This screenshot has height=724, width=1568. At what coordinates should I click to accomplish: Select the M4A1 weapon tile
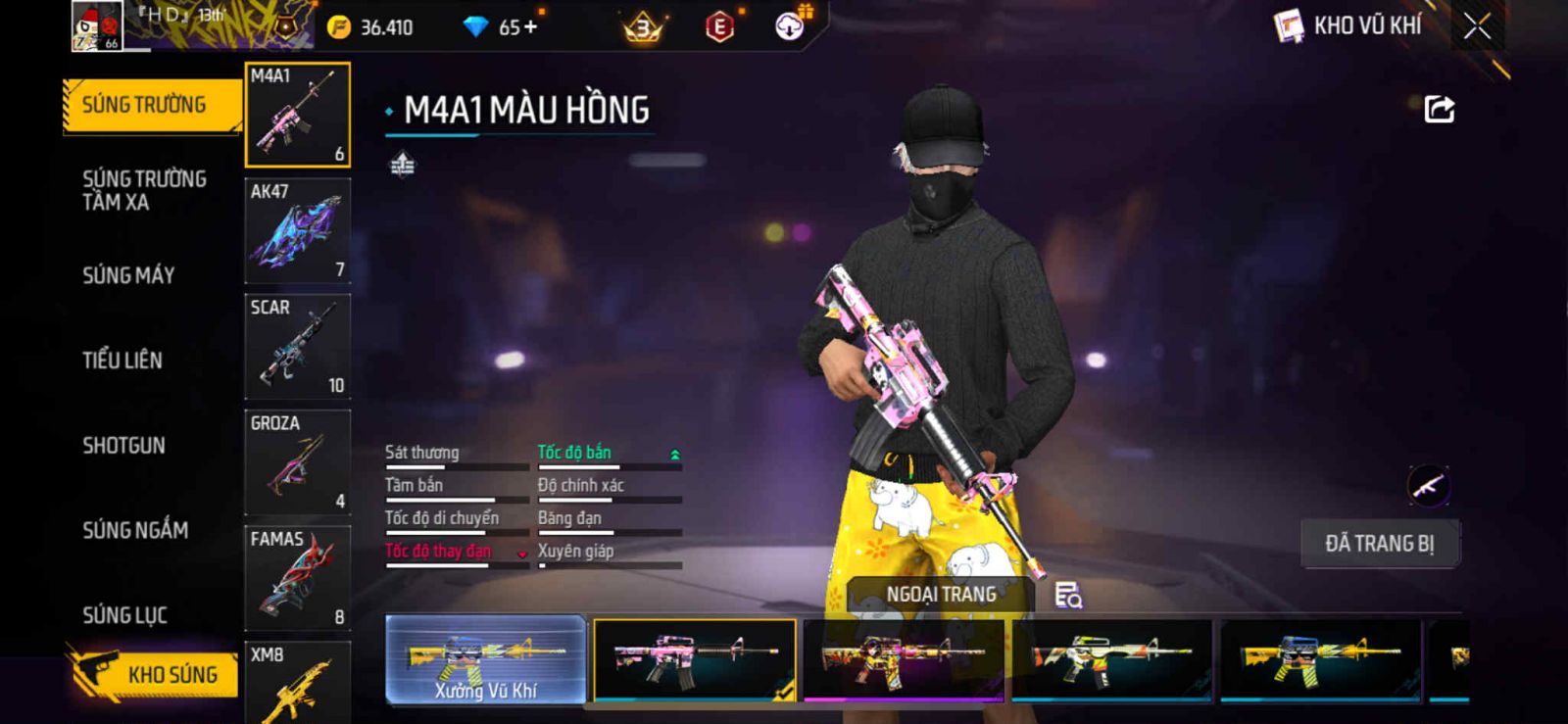coord(297,115)
